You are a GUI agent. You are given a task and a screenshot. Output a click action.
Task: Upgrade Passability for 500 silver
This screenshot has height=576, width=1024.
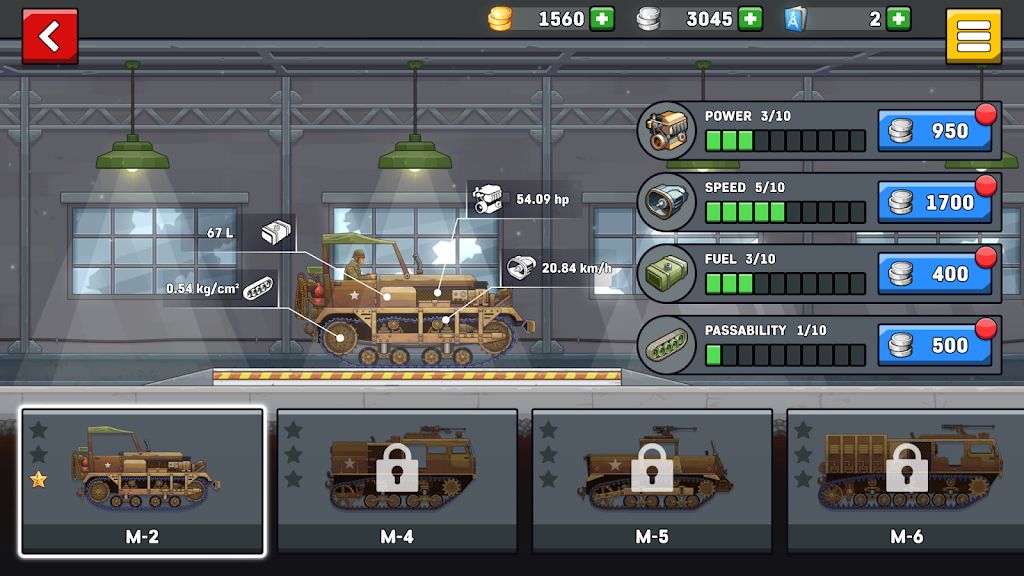pos(935,345)
